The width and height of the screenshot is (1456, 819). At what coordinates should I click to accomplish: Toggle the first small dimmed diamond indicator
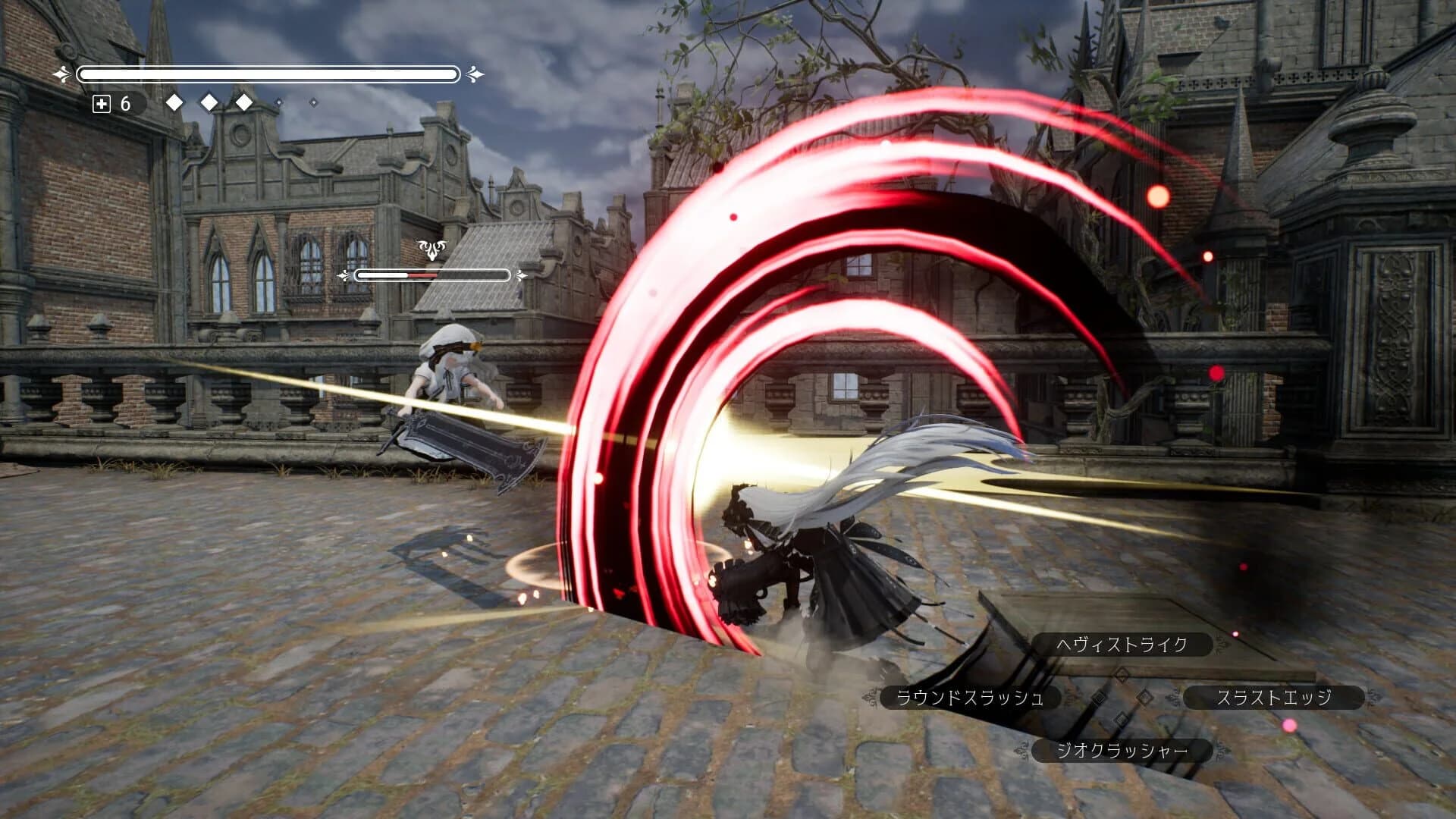coord(280,103)
